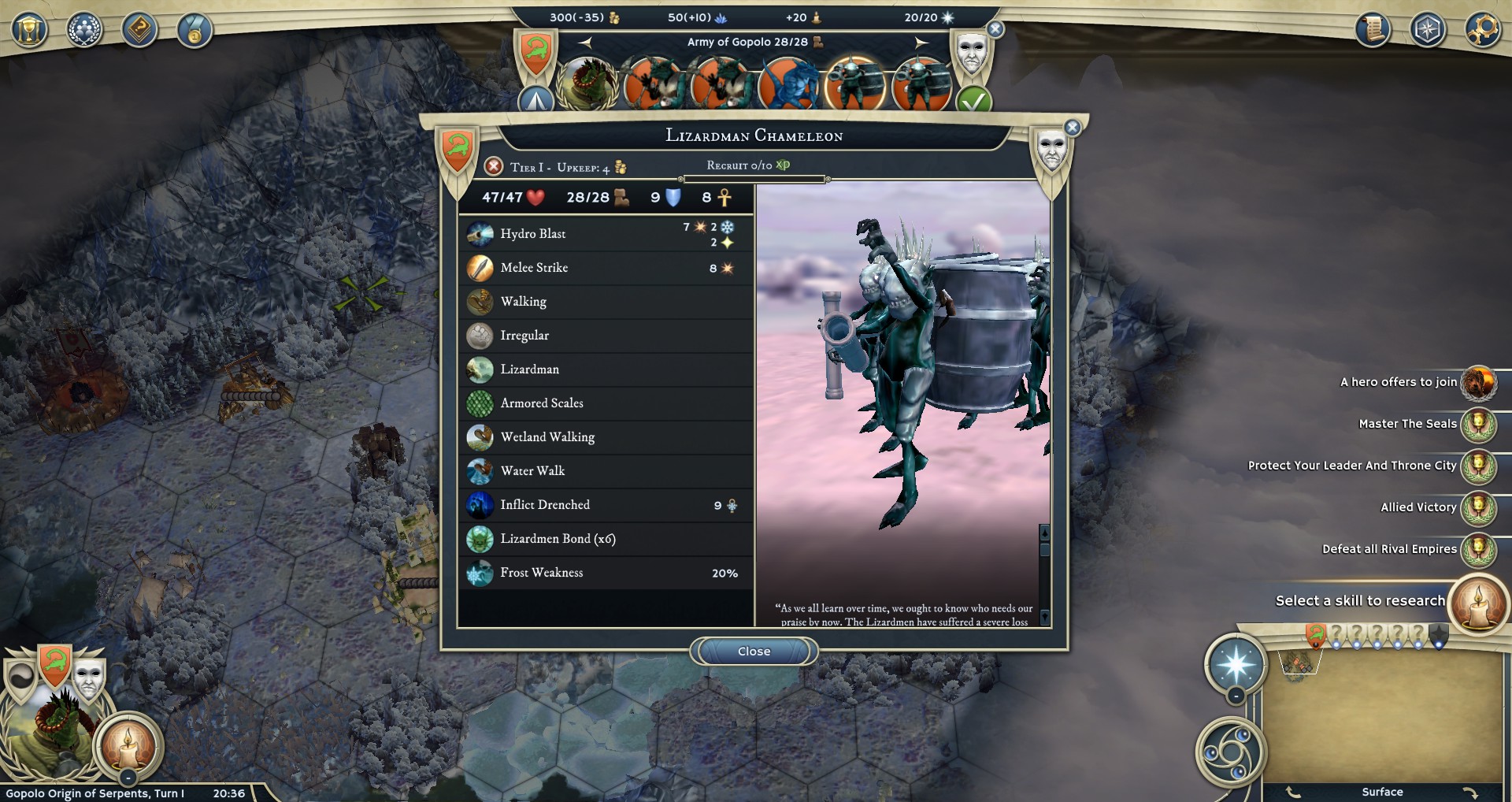
Task: Open the quest log scroll icon
Action: (1373, 30)
